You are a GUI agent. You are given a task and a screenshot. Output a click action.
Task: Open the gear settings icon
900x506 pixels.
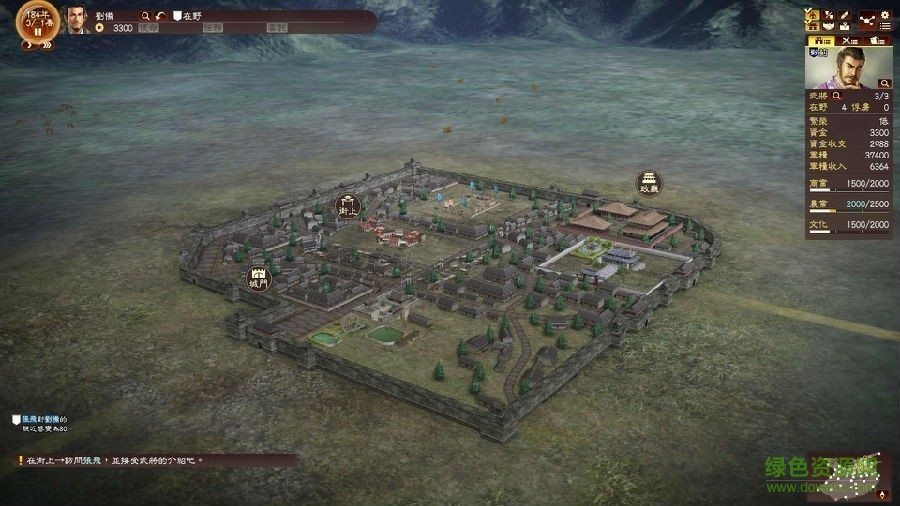(884, 17)
